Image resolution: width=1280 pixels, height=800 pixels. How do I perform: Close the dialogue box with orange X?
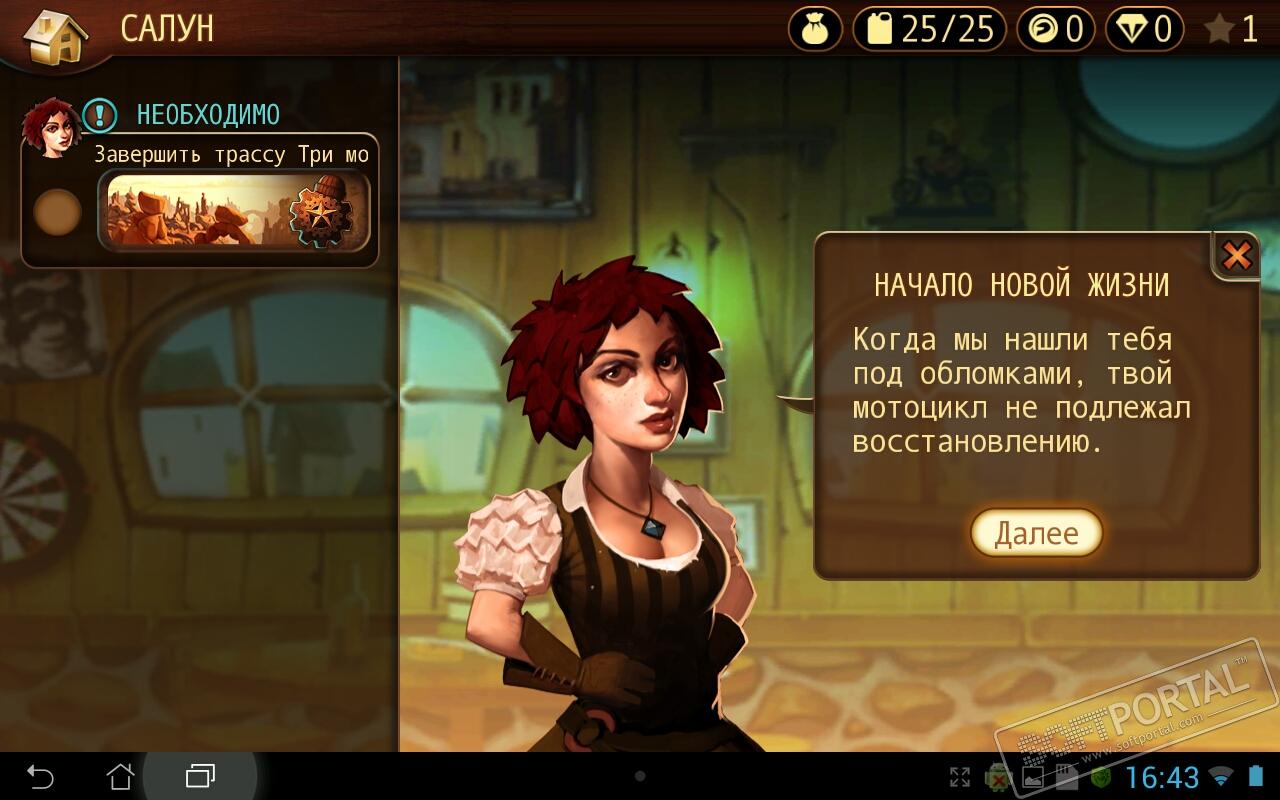click(1237, 256)
